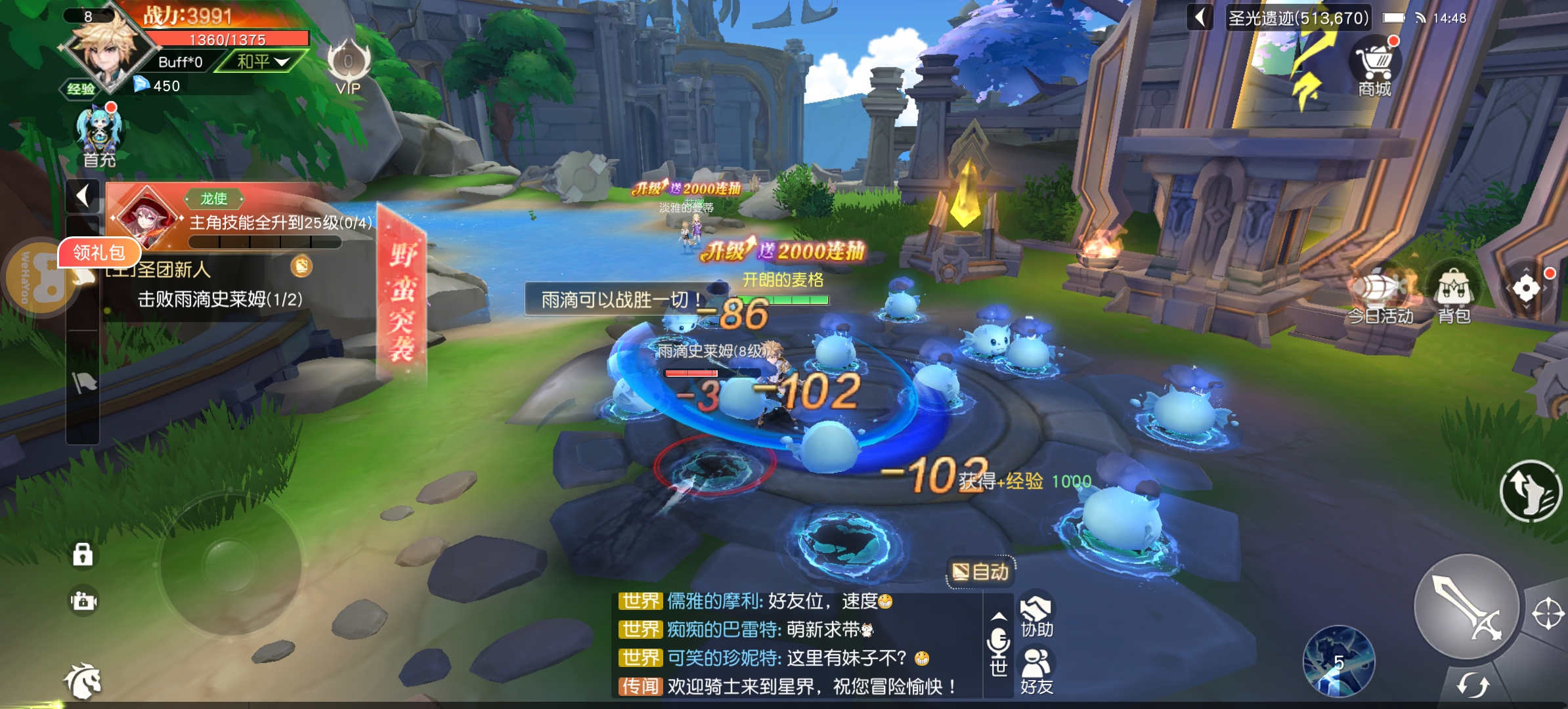
Task: Collapse the quest panel with left arrow
Action: [82, 196]
